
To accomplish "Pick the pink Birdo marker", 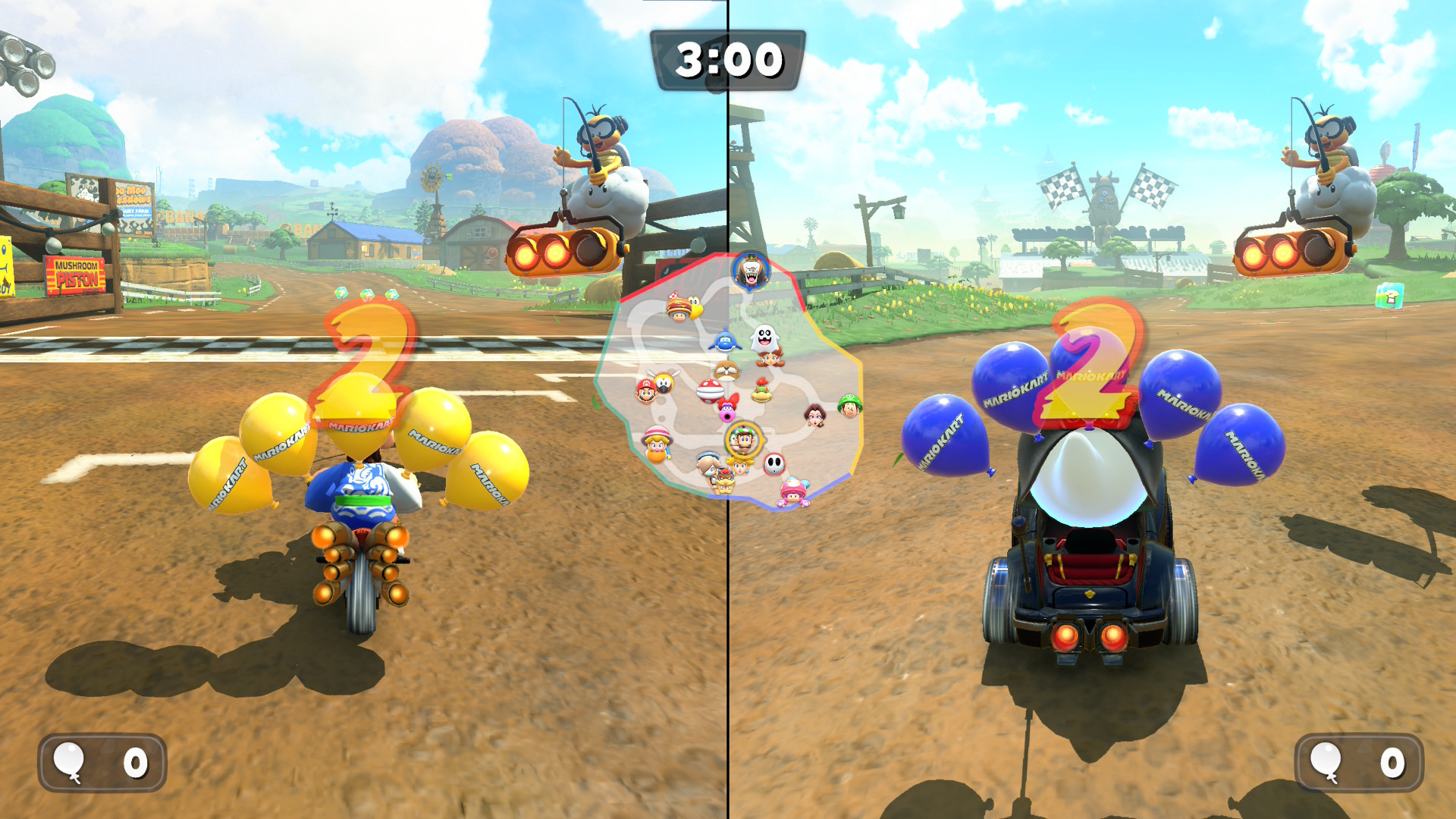I will click(x=728, y=410).
